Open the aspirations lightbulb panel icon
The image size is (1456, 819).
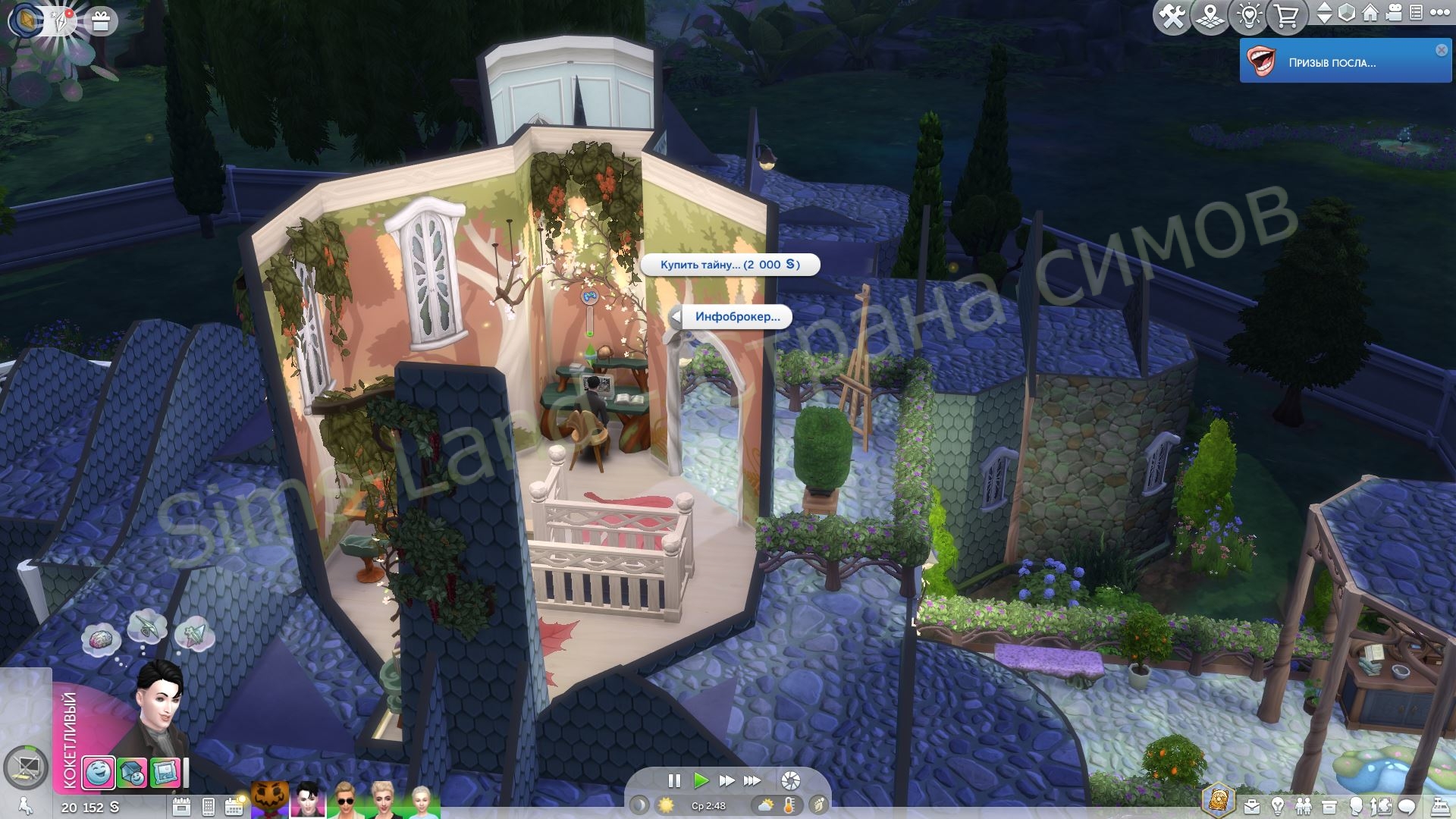[x=1277, y=806]
